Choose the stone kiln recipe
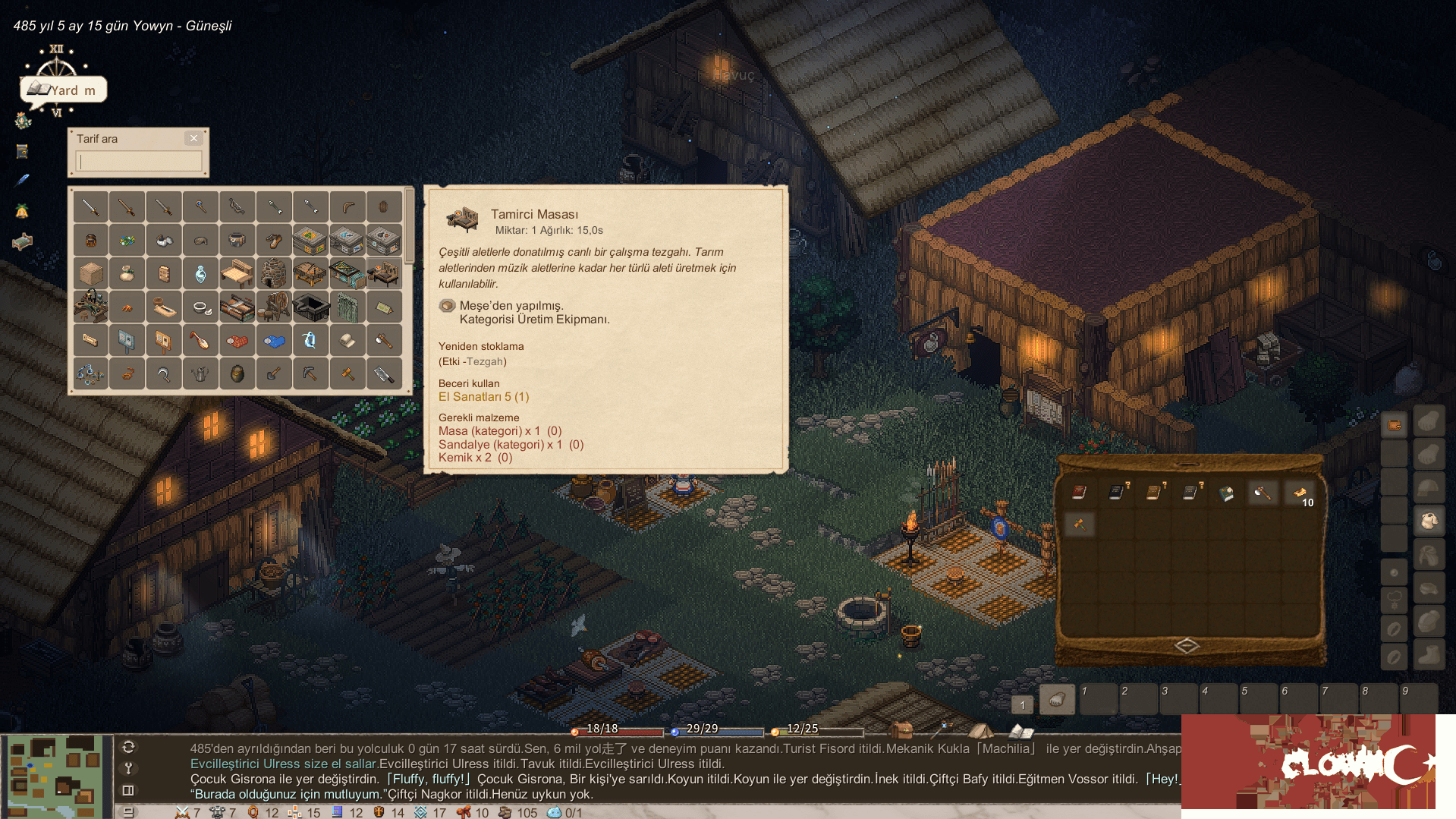The height and width of the screenshot is (819, 1456). click(274, 273)
